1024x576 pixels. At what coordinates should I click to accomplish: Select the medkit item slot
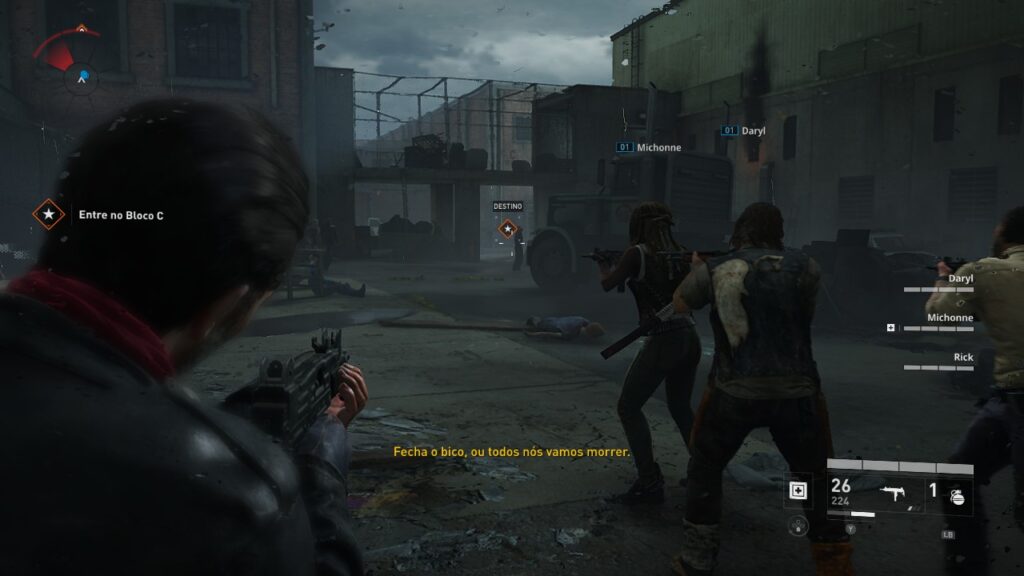coord(797,490)
